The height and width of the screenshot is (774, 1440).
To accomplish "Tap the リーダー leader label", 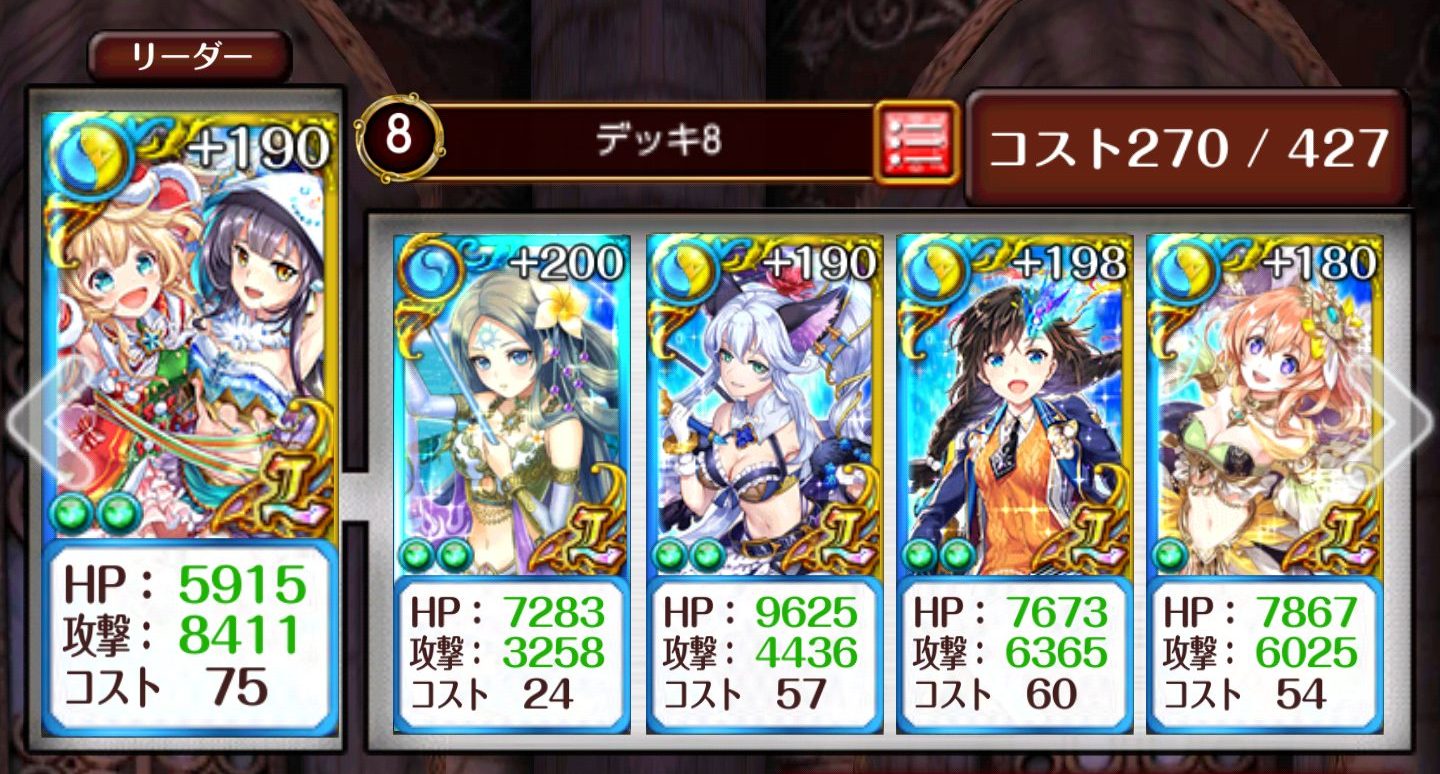I will coord(190,59).
